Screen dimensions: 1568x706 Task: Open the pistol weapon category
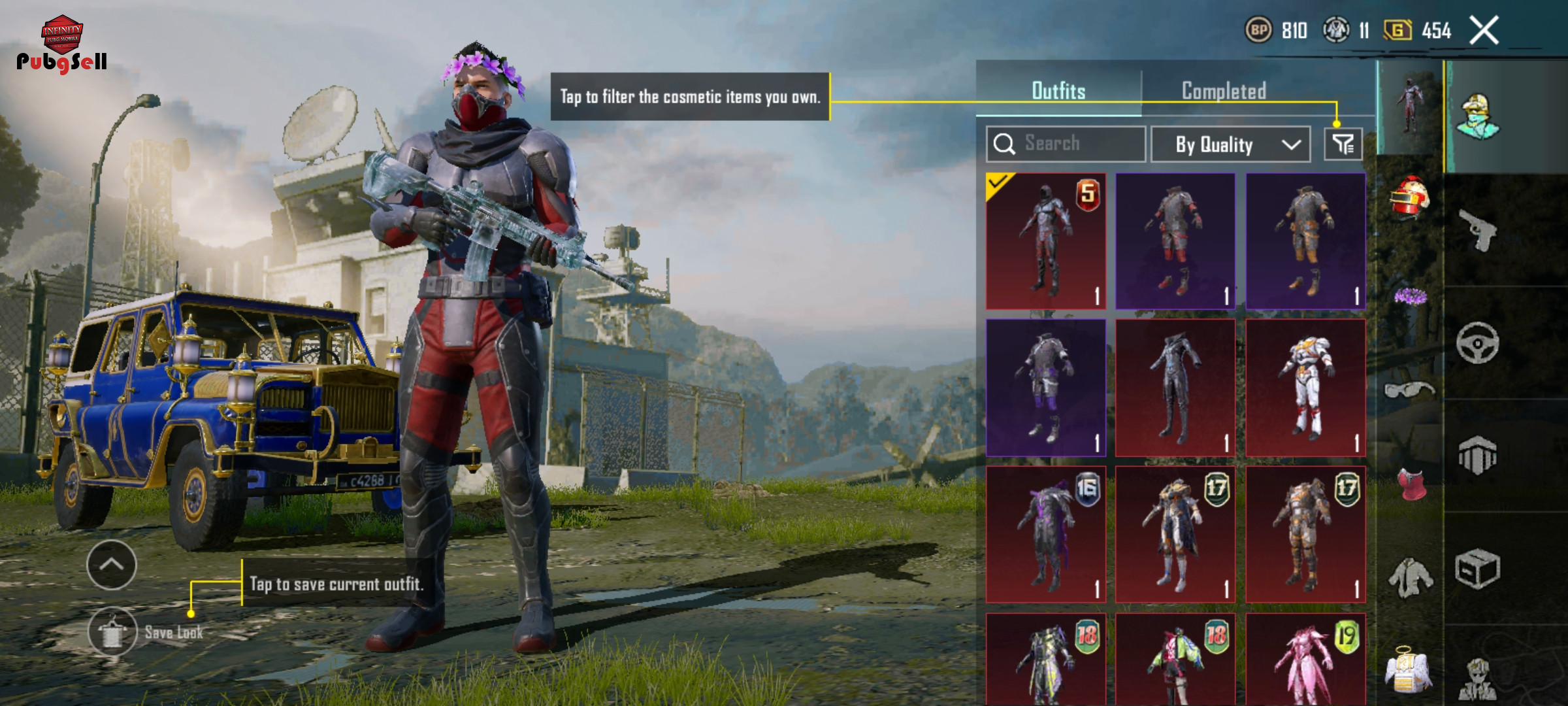(x=1478, y=230)
